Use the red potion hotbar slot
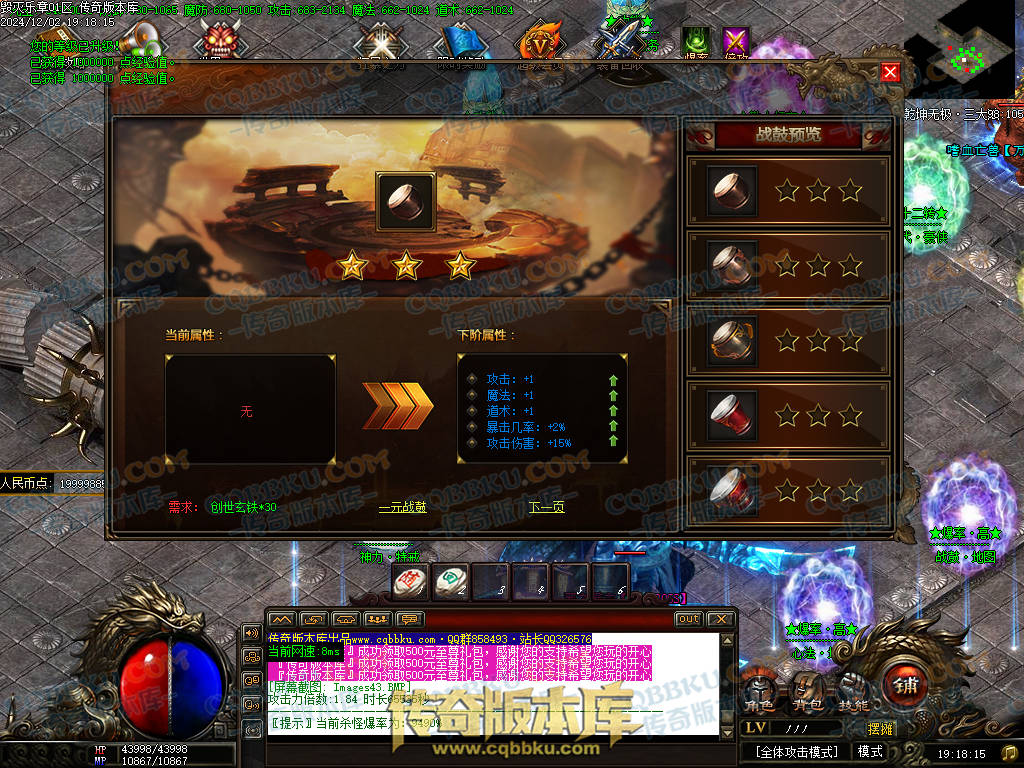This screenshot has height=768, width=1024. pyautogui.click(x=410, y=582)
